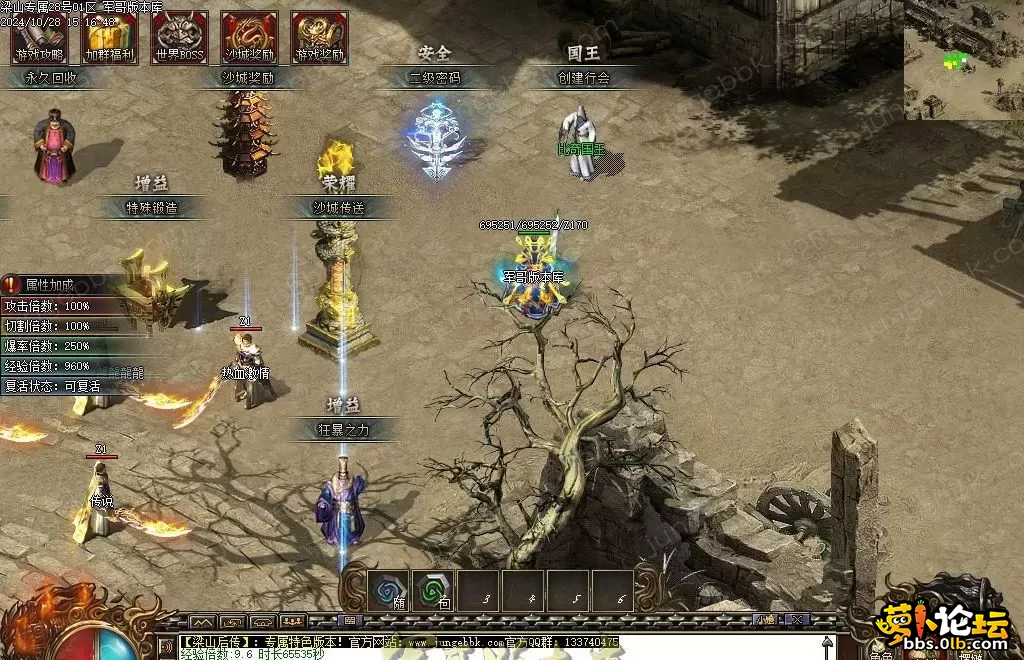Select the 沙城奖励 red dragon icon
The width and height of the screenshot is (1024, 660).
249,38
